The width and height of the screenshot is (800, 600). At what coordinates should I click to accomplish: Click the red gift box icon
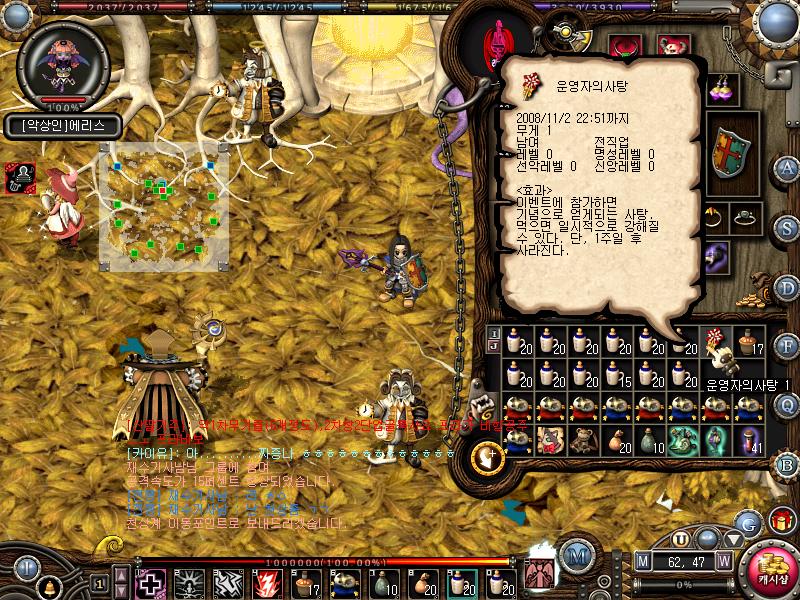click(x=783, y=520)
